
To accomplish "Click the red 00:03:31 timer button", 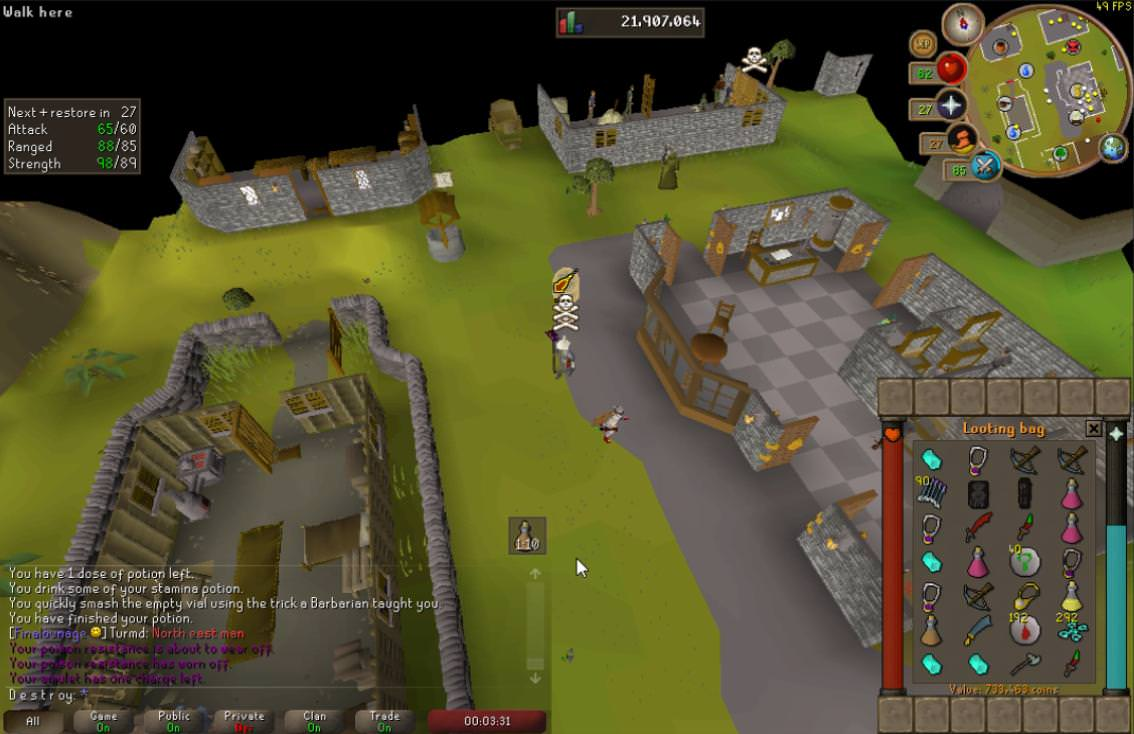I will (487, 721).
